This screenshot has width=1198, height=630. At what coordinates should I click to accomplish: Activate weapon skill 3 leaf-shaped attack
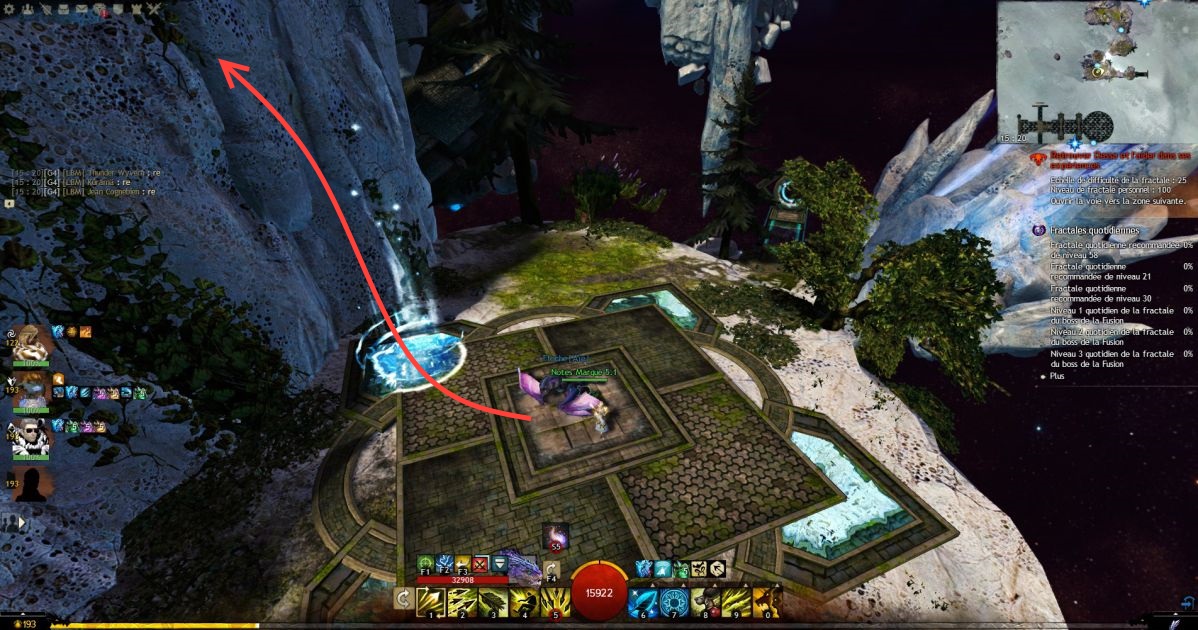493,601
